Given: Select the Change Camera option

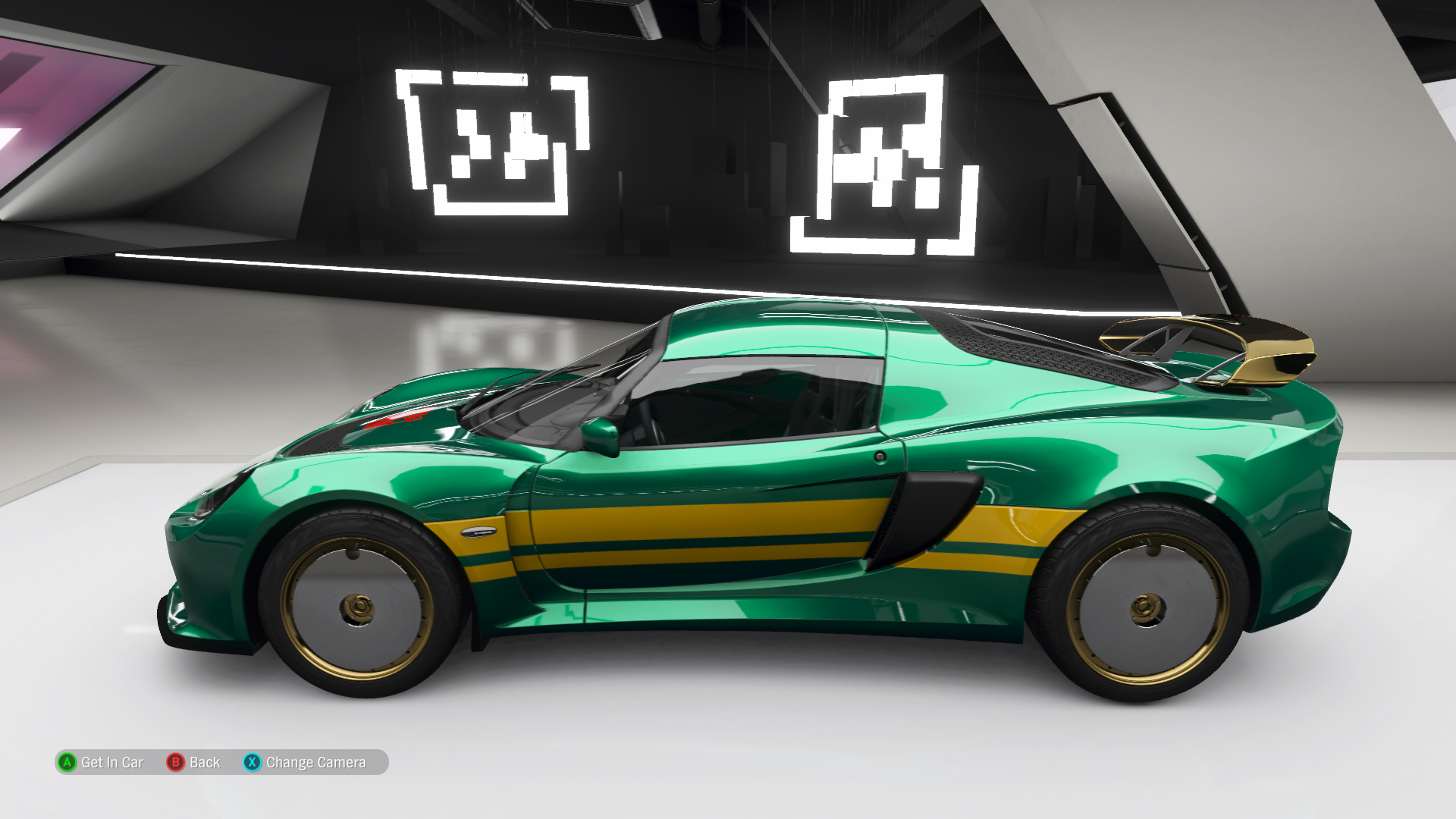Looking at the screenshot, I should 305,762.
